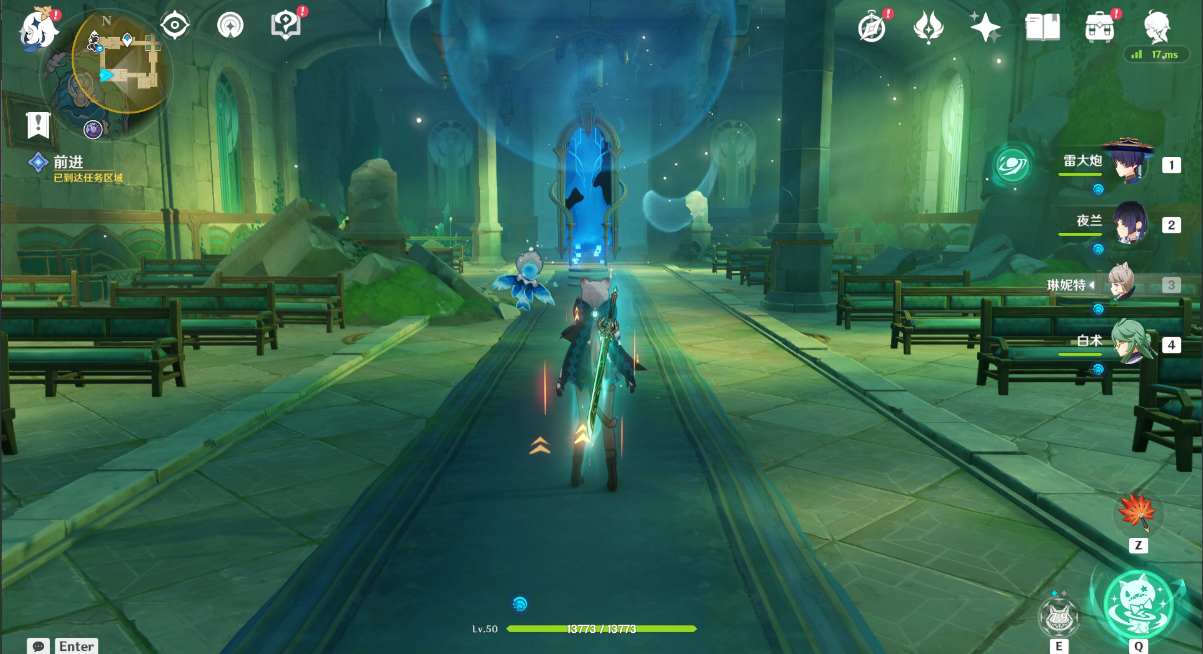Open the compass events icon
1203x654 pixels.
[x=873, y=27]
